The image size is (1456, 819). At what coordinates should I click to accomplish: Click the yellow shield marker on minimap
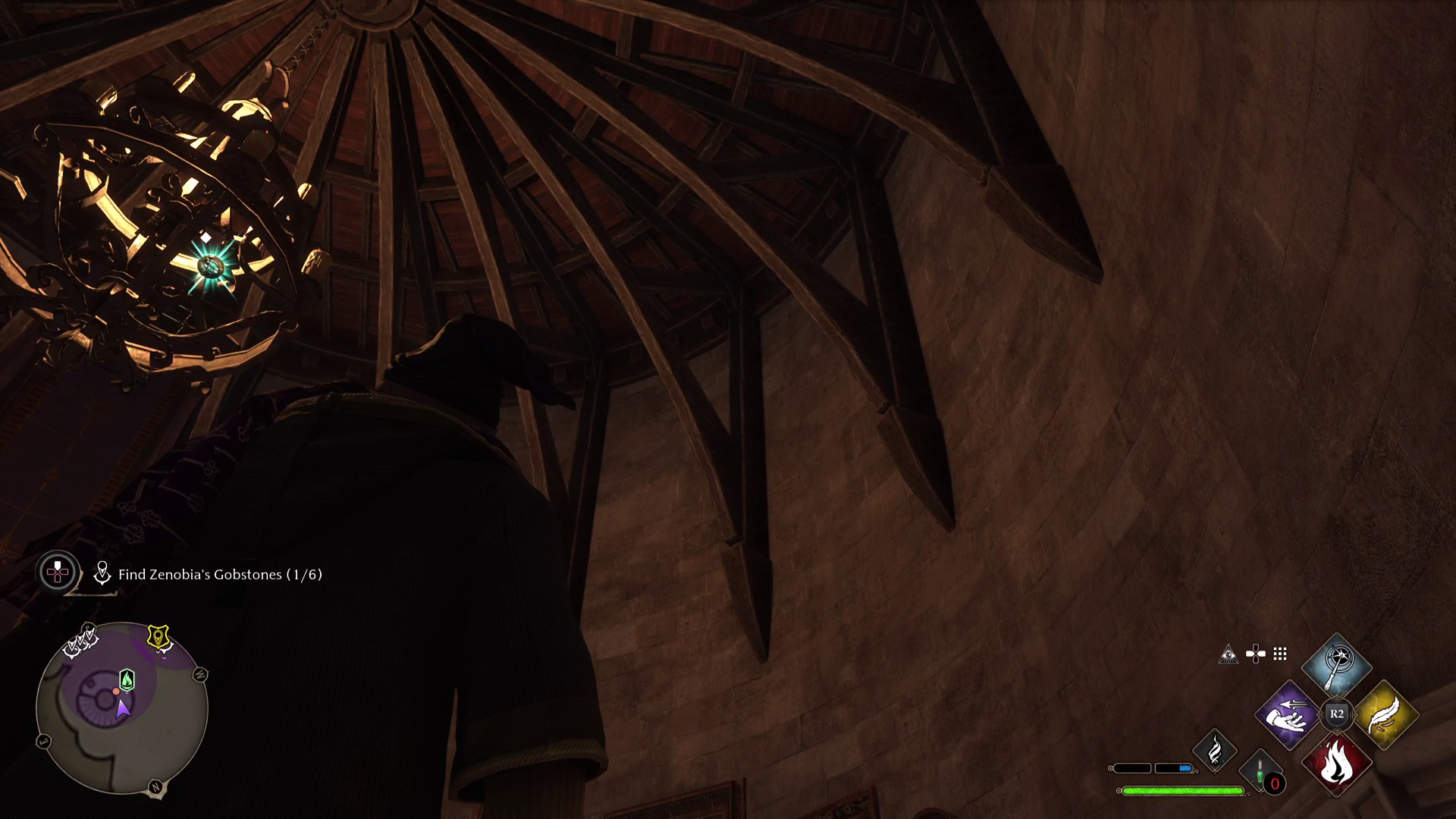(158, 635)
